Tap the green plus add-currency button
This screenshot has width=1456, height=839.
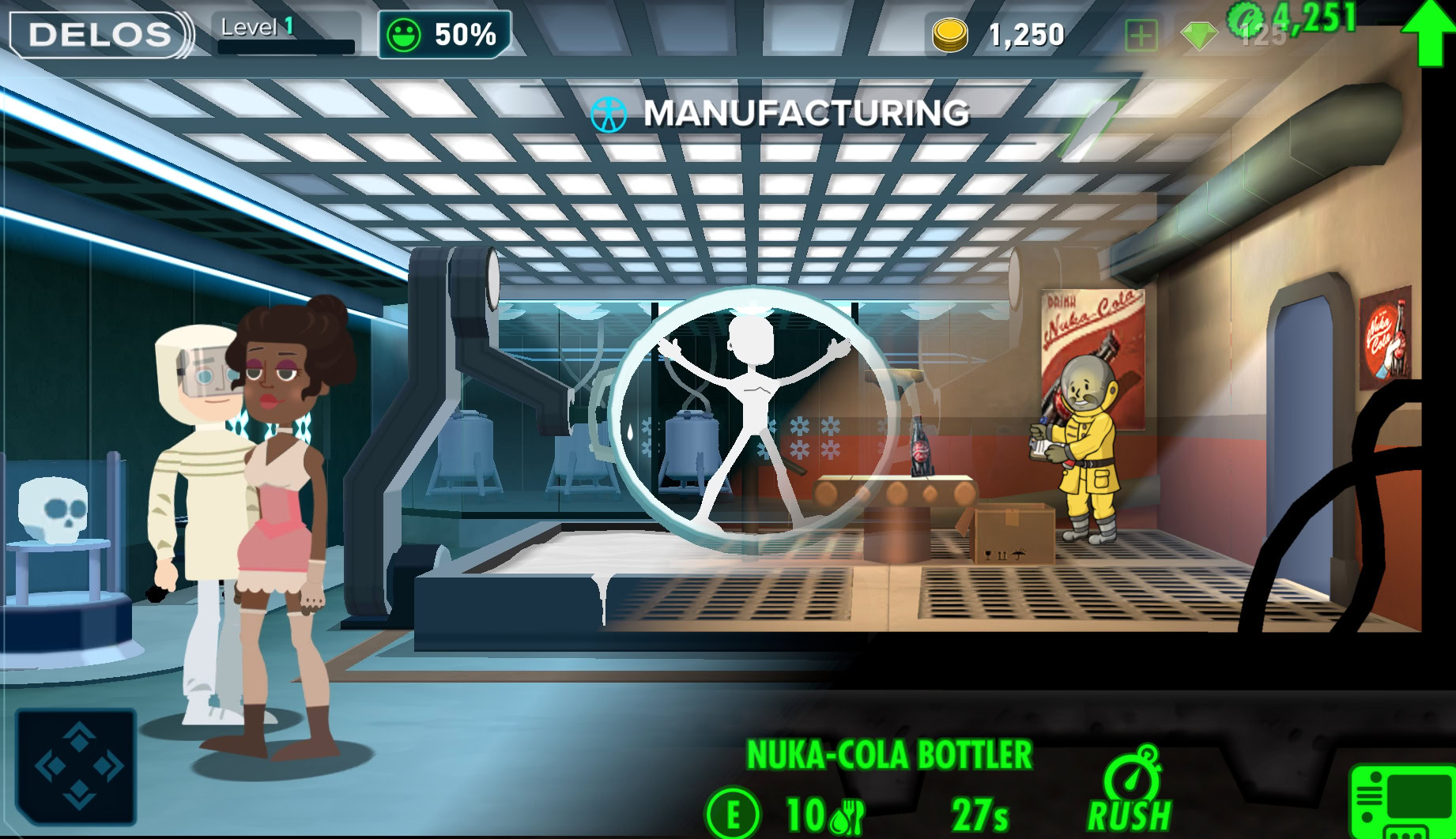coord(1141,36)
